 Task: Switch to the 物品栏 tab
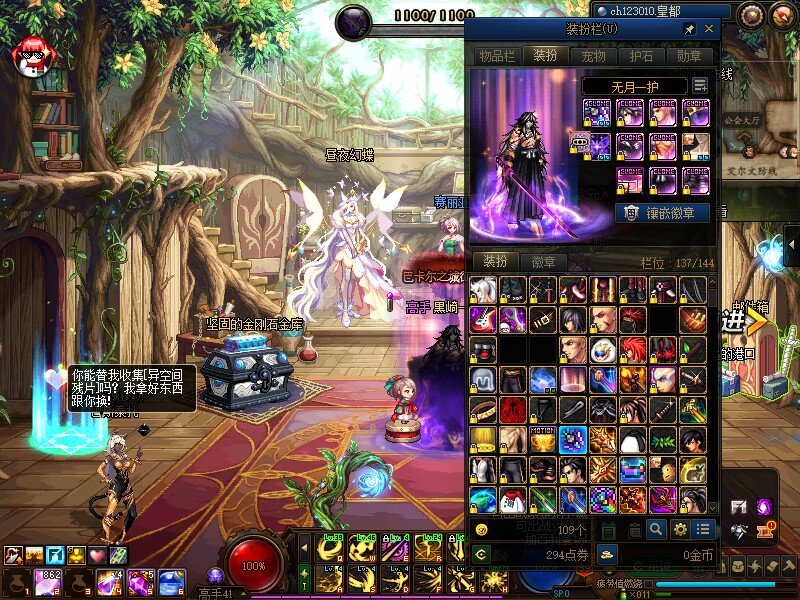pos(495,56)
